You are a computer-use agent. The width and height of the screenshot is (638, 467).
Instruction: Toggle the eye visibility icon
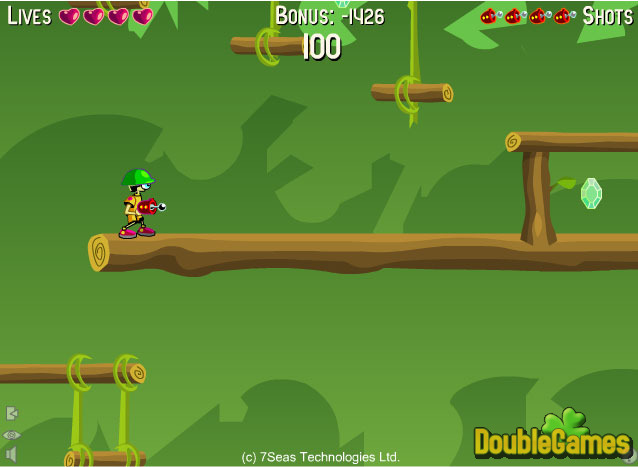12,435
